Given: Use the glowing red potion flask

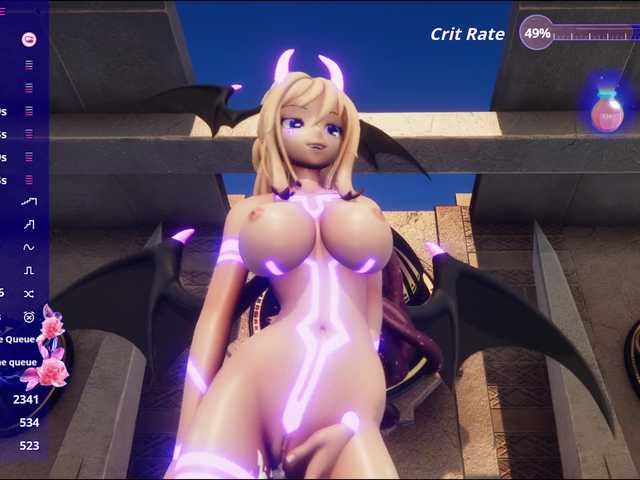Looking at the screenshot, I should tap(606, 110).
